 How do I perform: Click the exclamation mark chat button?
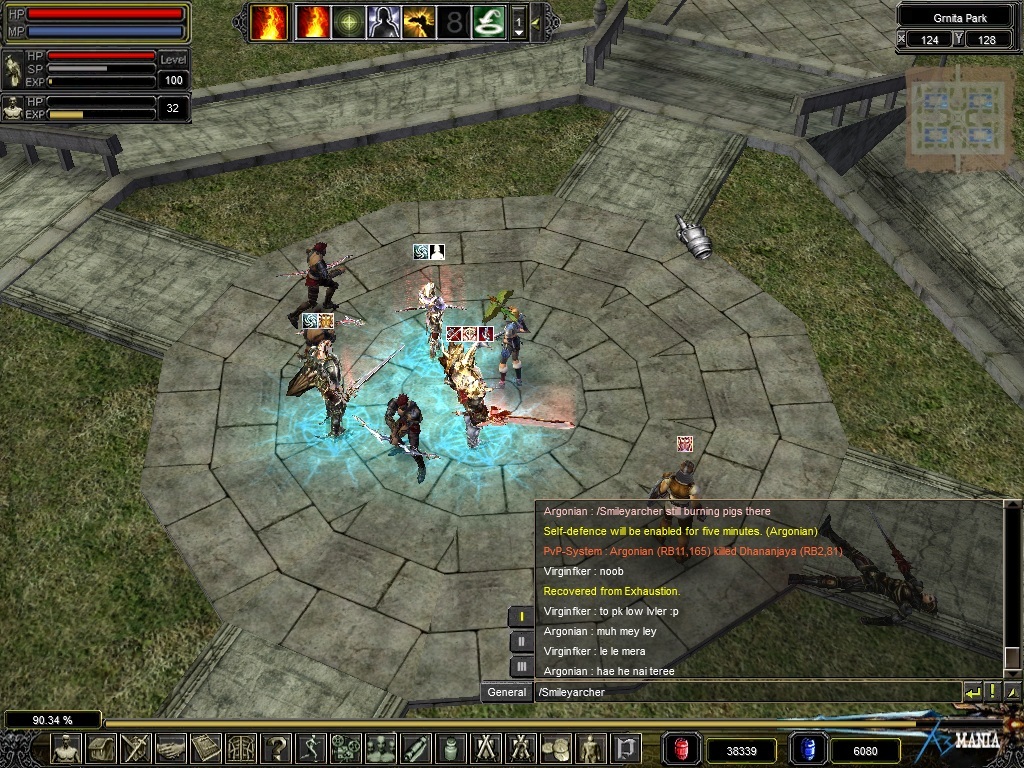pos(992,692)
